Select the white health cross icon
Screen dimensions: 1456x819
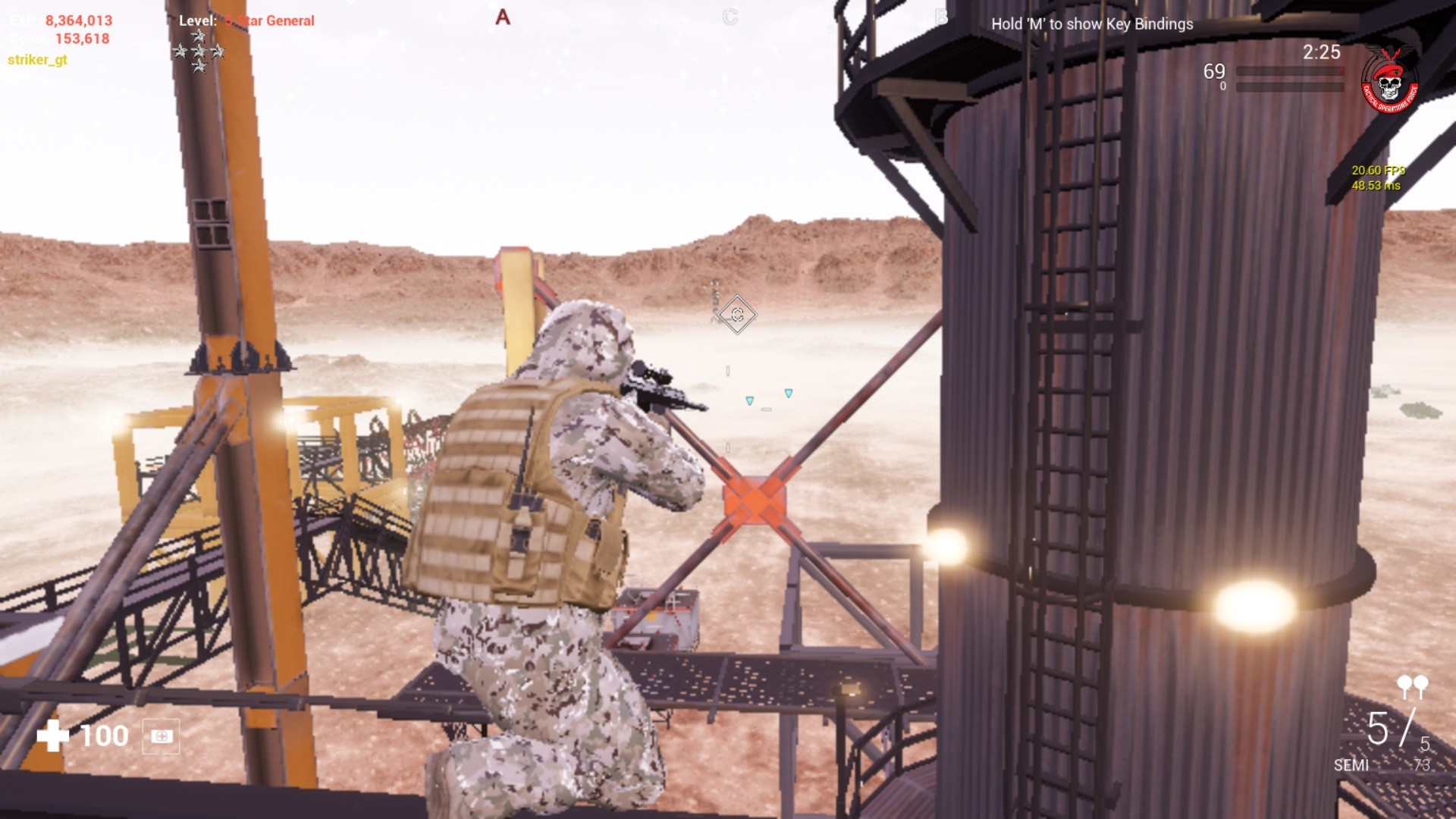(55, 735)
